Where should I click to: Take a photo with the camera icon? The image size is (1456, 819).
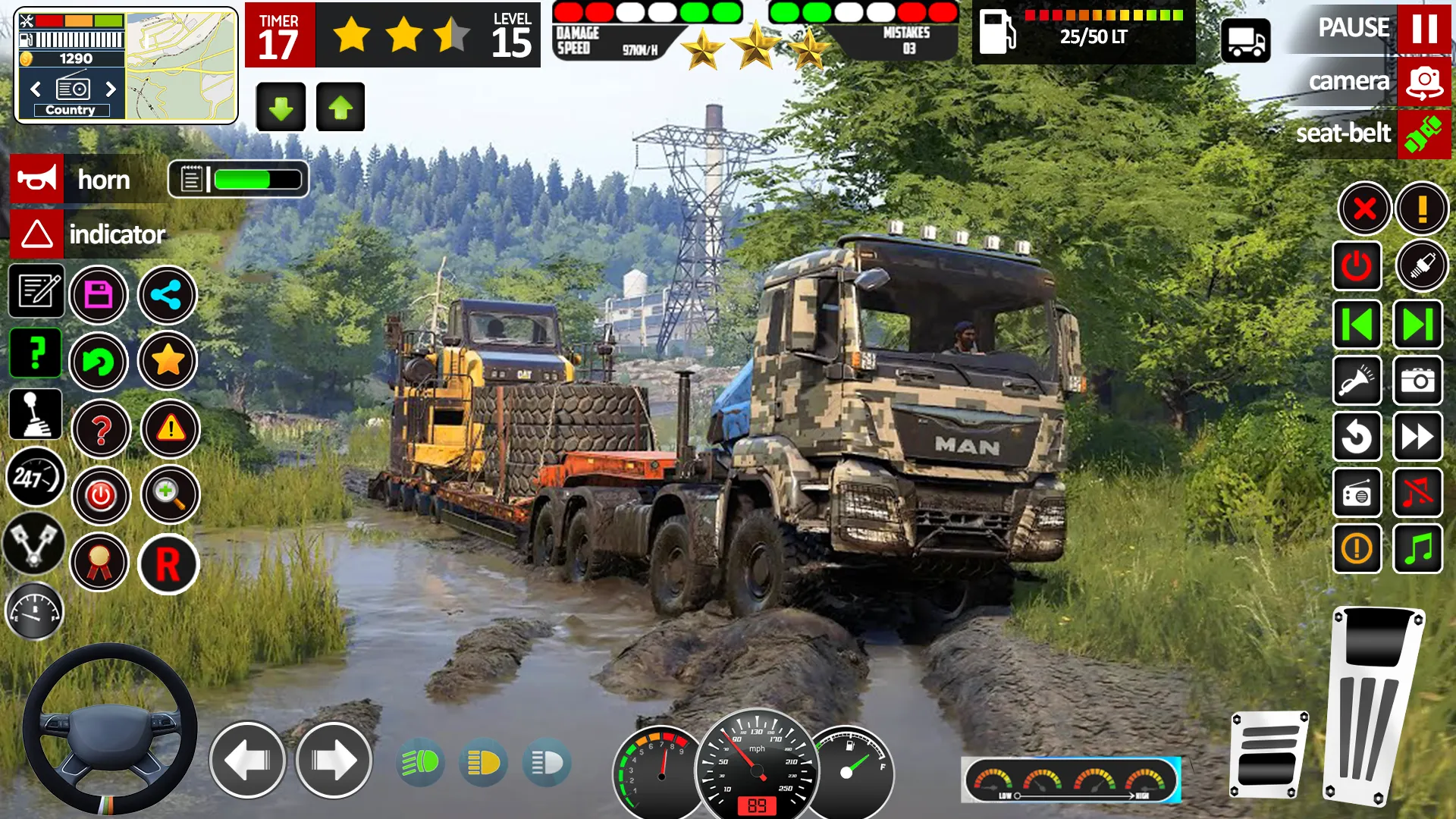(x=1417, y=381)
